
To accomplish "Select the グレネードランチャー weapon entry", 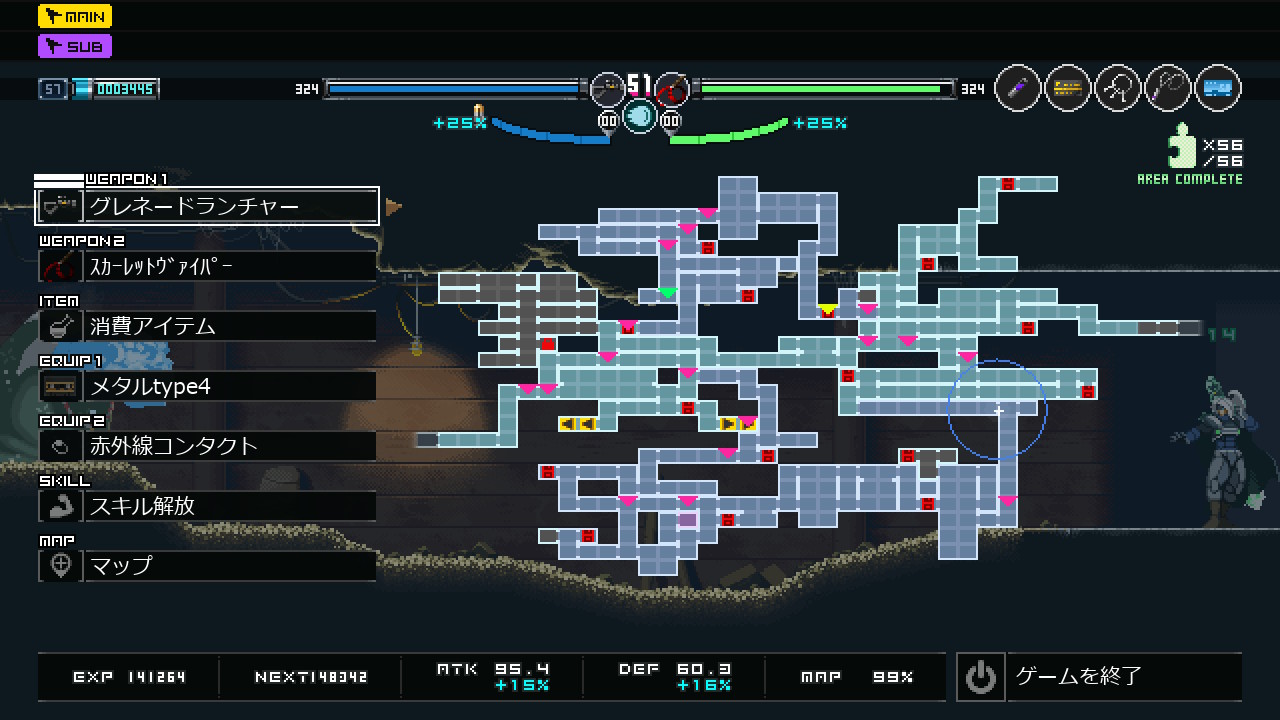I will [x=207, y=206].
